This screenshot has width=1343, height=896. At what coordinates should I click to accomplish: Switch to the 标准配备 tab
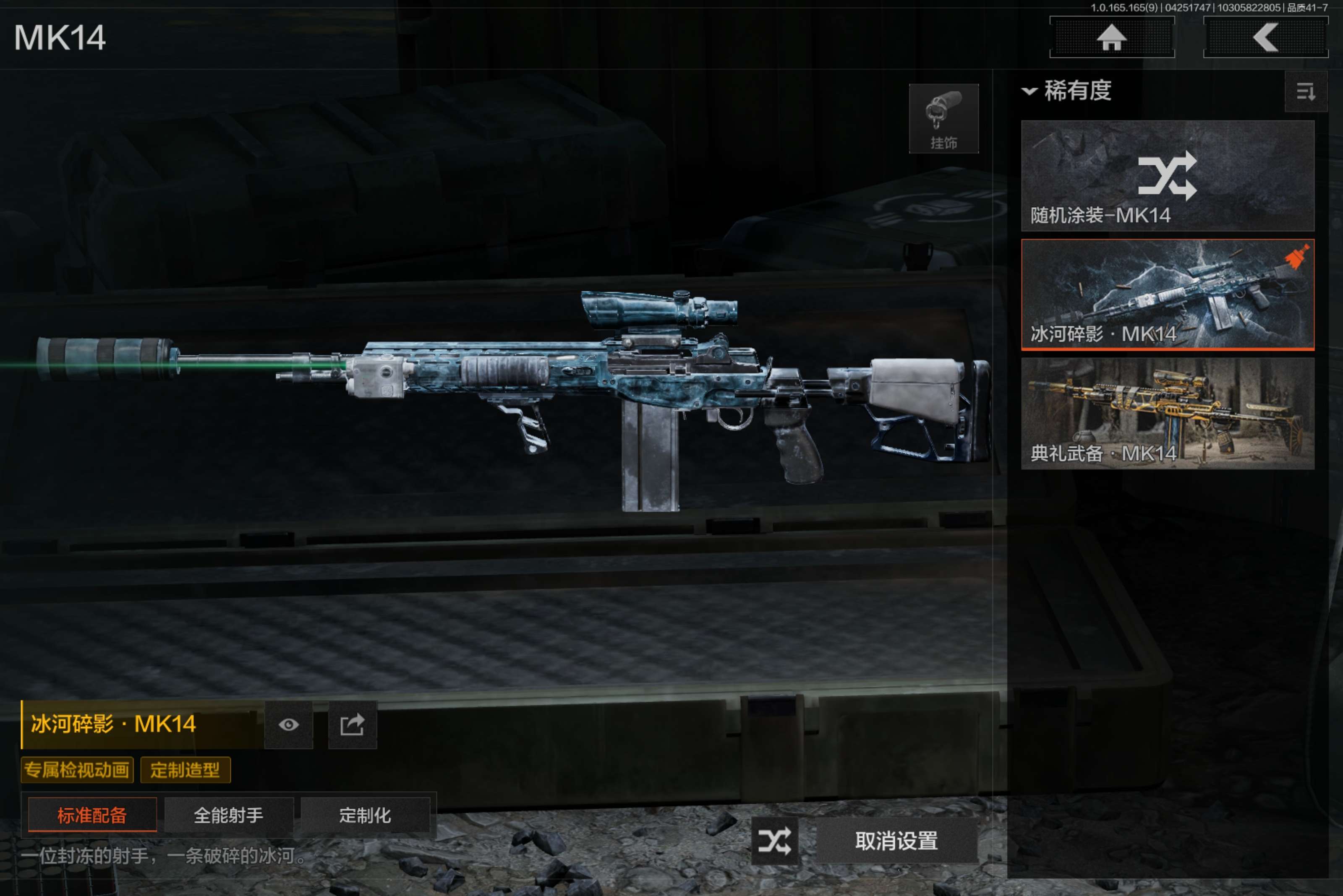point(92,815)
